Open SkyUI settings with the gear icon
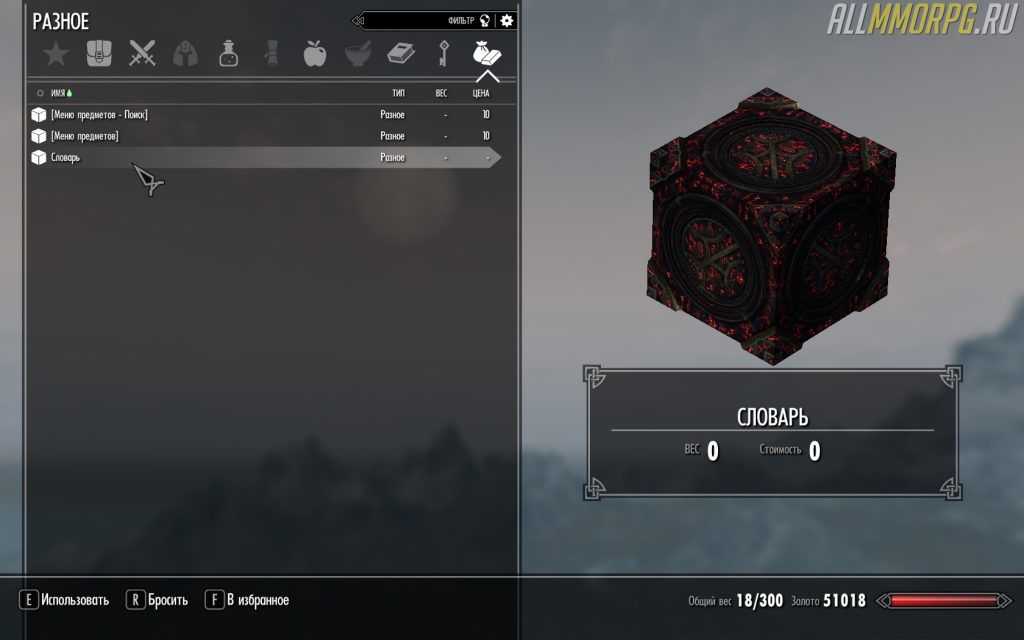1024x640 pixels. 507,20
